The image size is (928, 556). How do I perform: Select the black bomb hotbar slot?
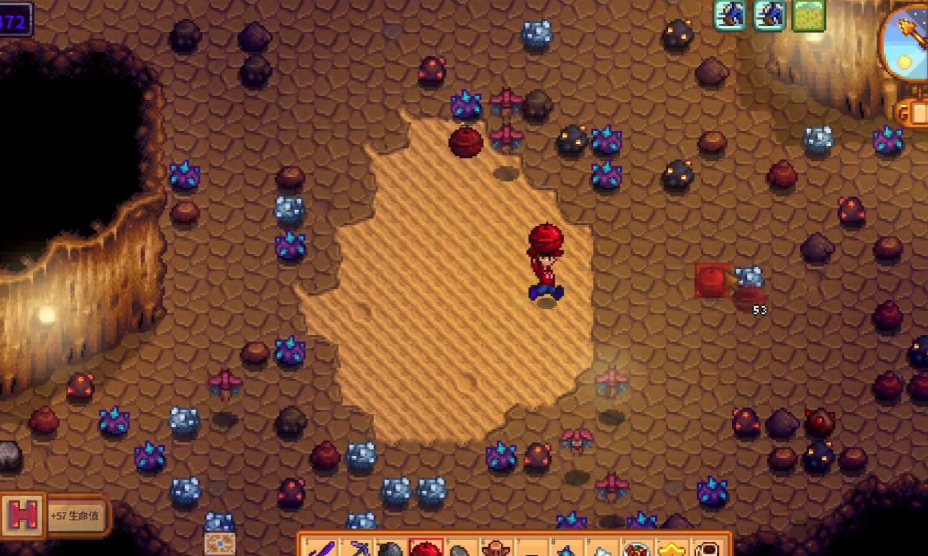tap(391, 549)
